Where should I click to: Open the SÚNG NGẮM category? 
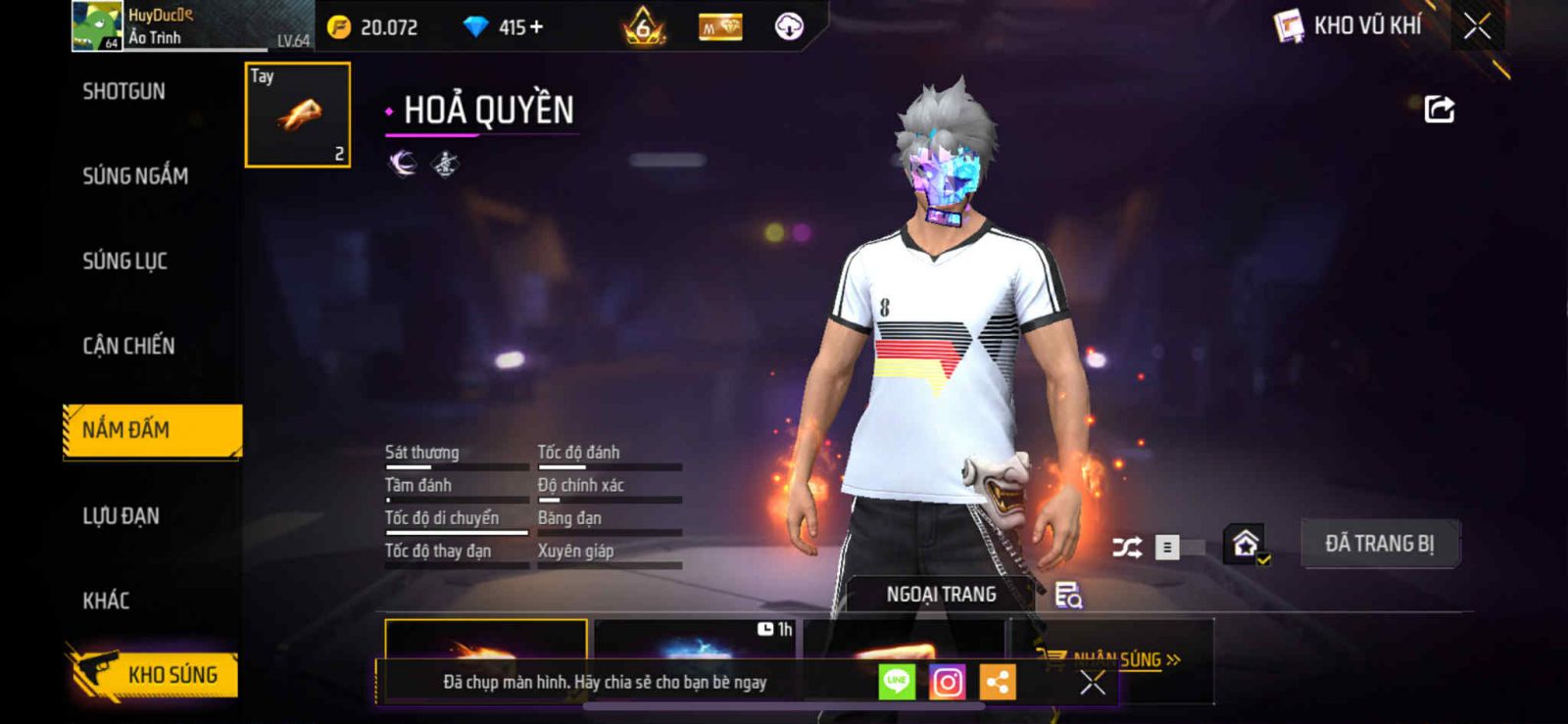point(135,176)
